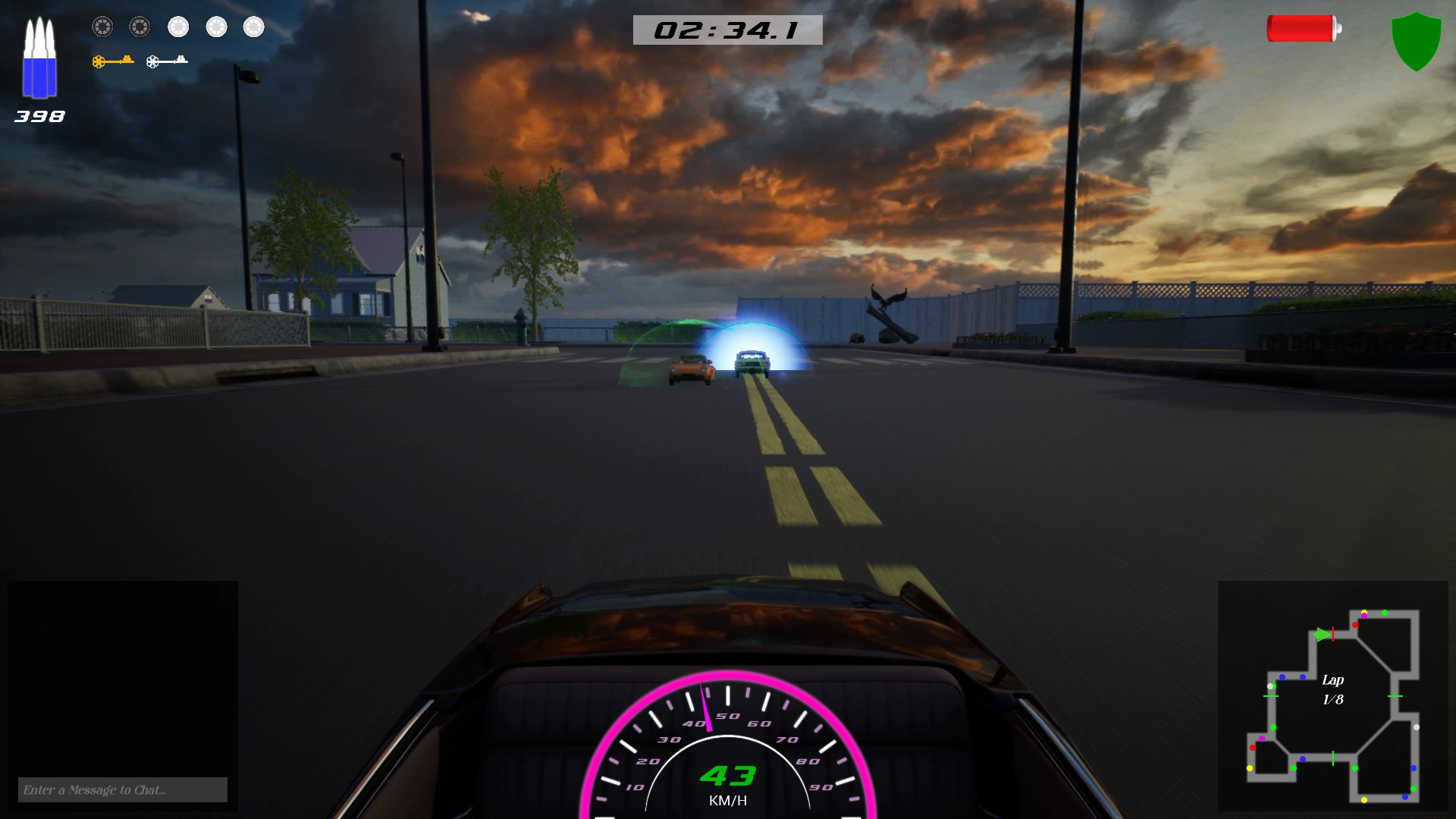This screenshot has height=819, width=1456.
Task: Select the blue bullet ammo icon
Action: [x=40, y=57]
